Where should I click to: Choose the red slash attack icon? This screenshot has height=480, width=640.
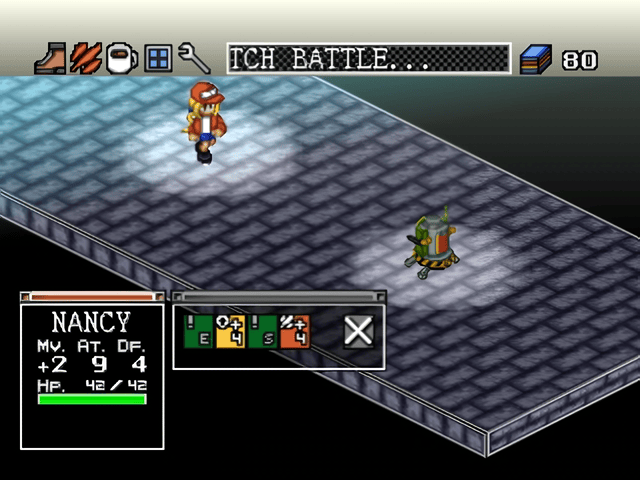[x=85, y=58]
